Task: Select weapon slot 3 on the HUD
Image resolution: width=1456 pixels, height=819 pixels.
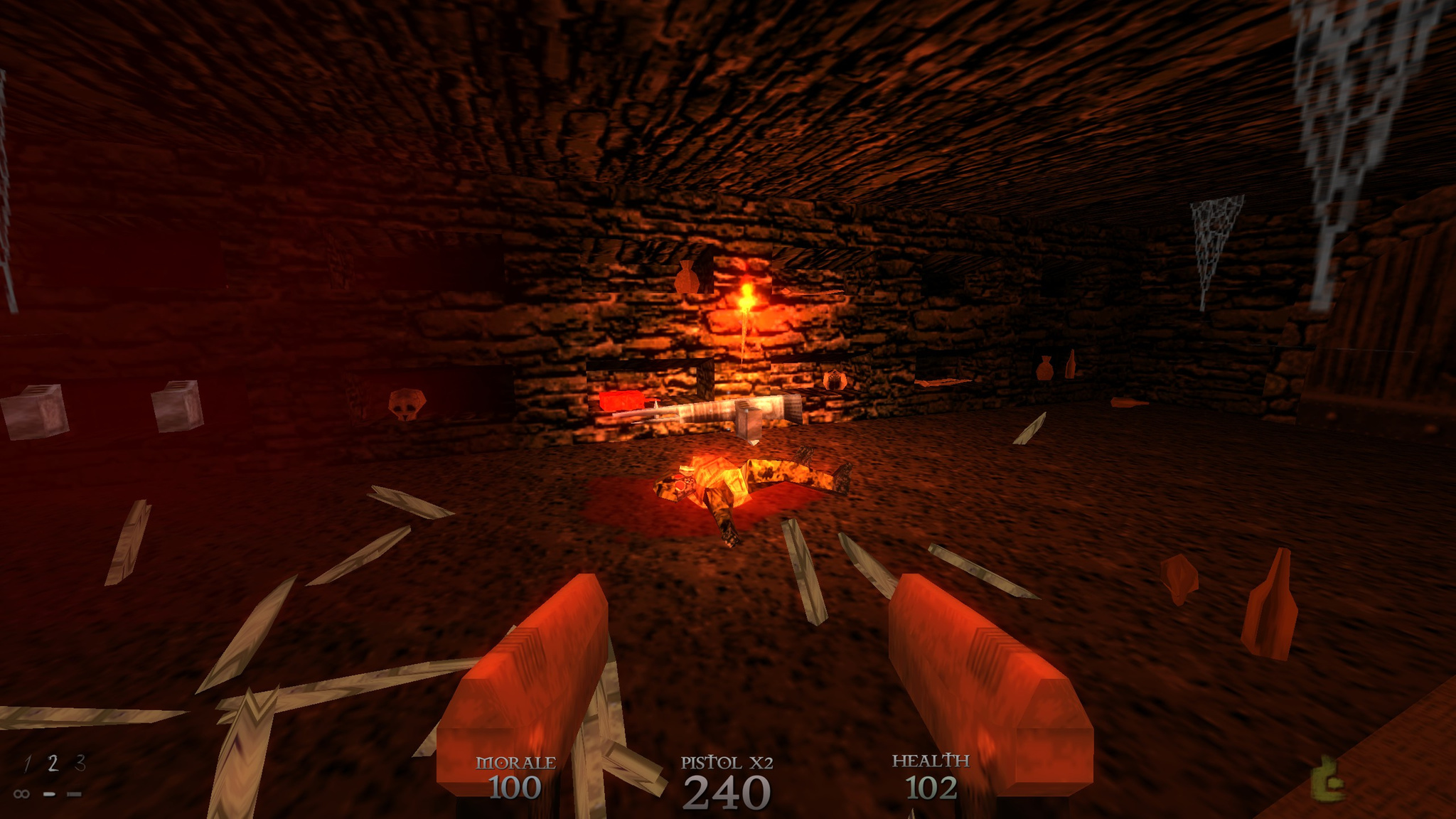Action: click(x=80, y=762)
